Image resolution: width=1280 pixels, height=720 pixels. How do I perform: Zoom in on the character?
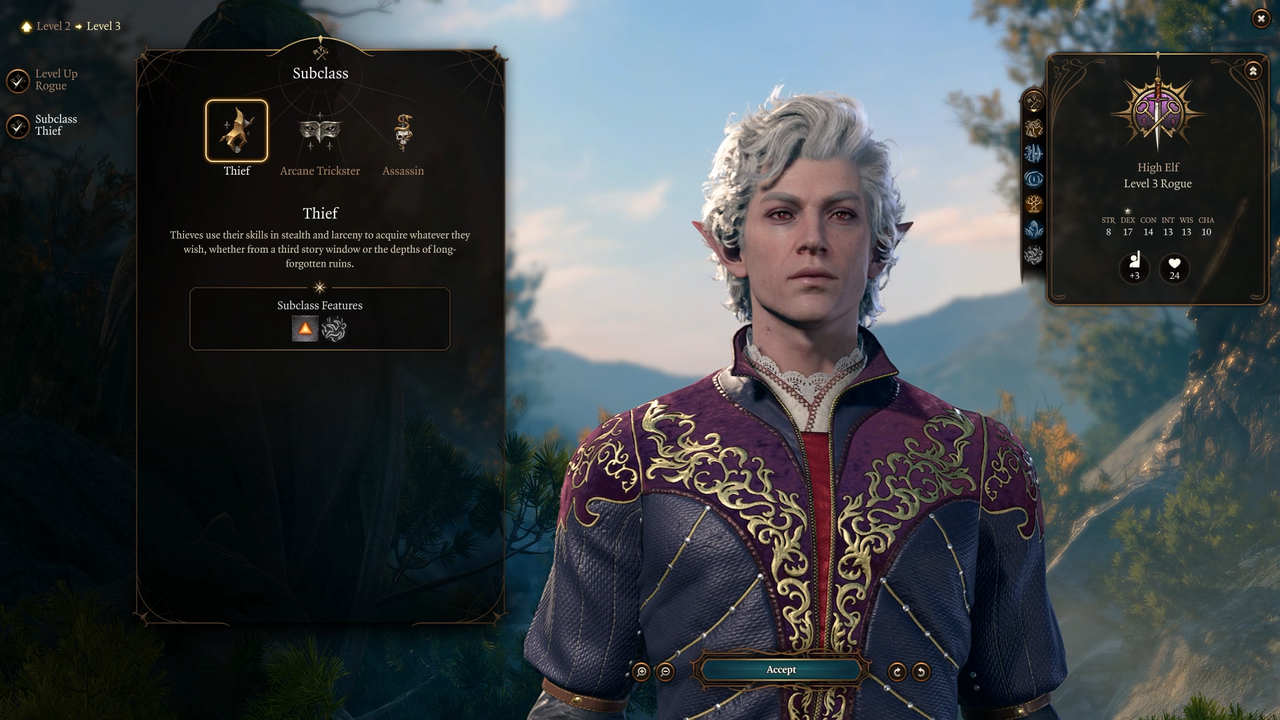tap(642, 672)
